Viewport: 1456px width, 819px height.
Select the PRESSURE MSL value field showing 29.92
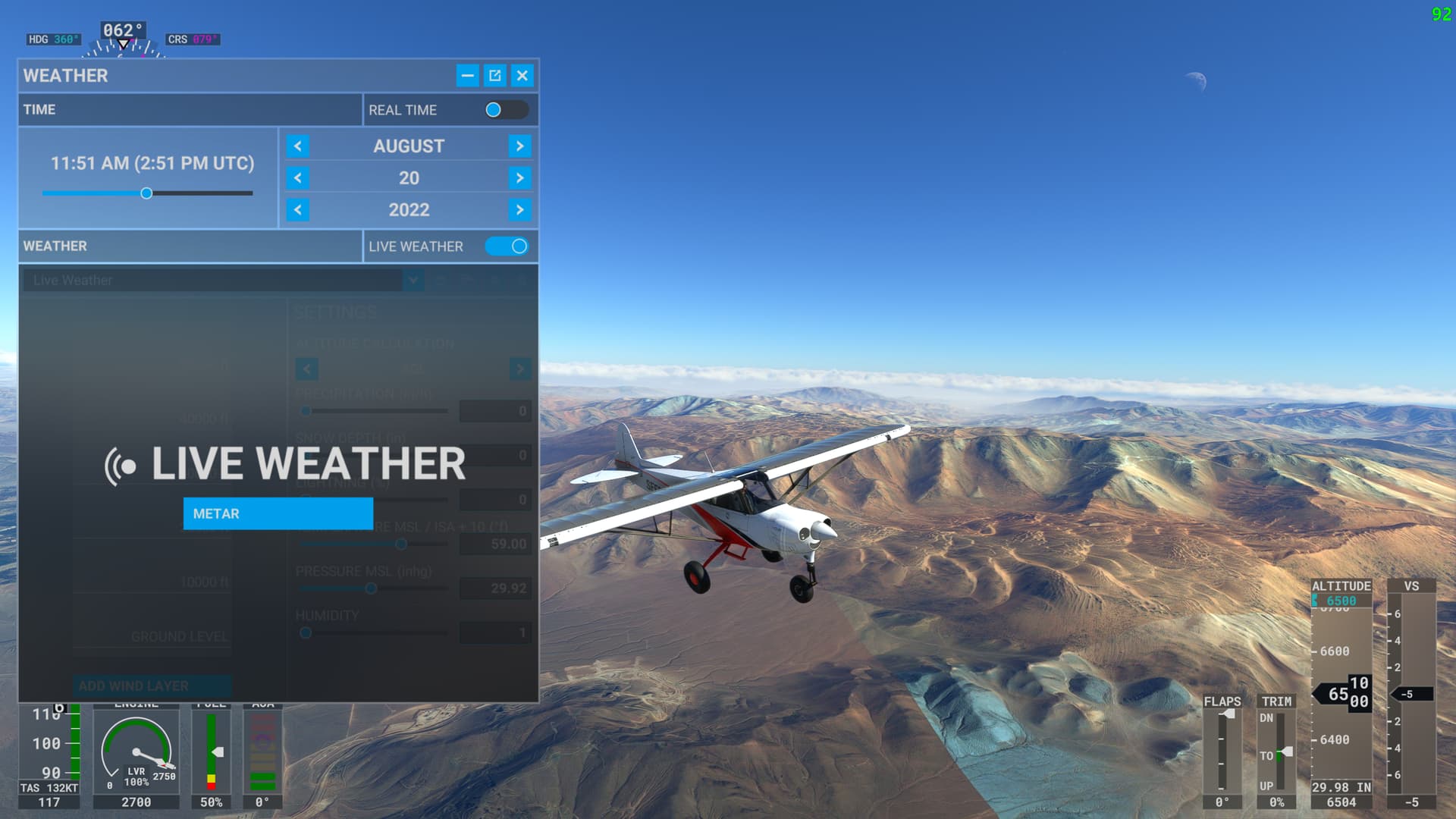point(495,588)
